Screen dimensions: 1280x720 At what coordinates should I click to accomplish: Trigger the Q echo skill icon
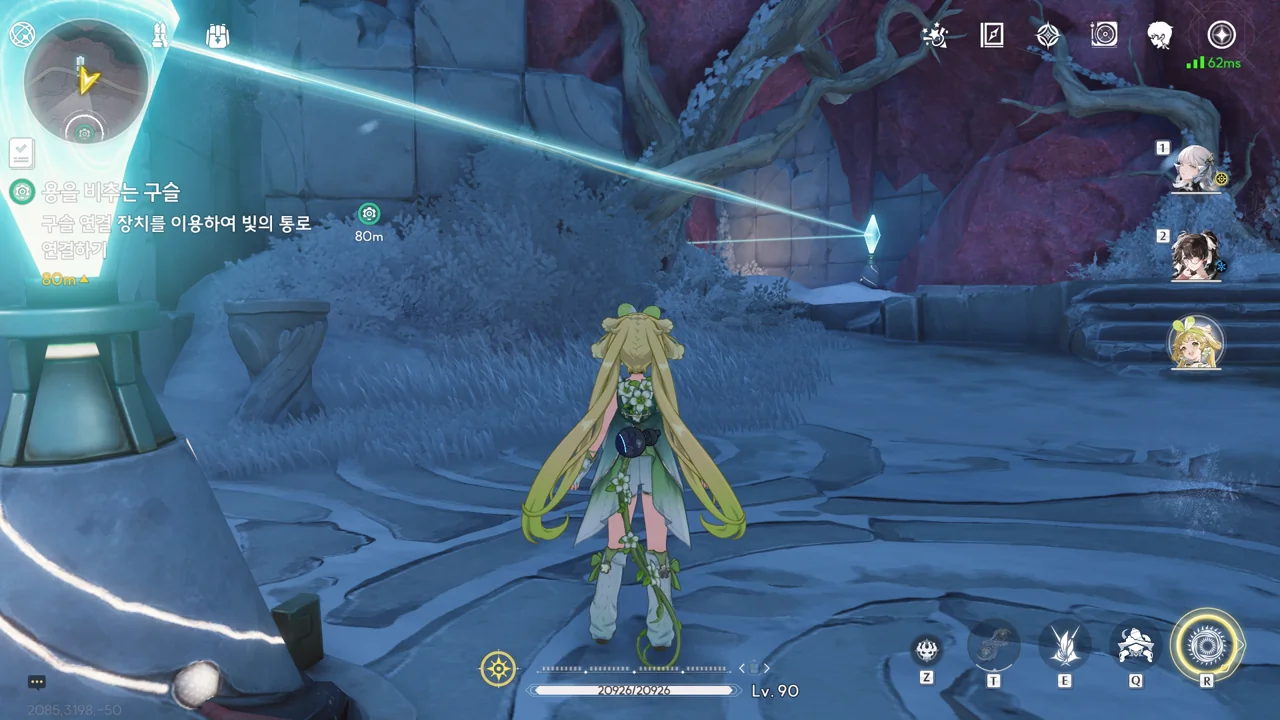point(1135,647)
